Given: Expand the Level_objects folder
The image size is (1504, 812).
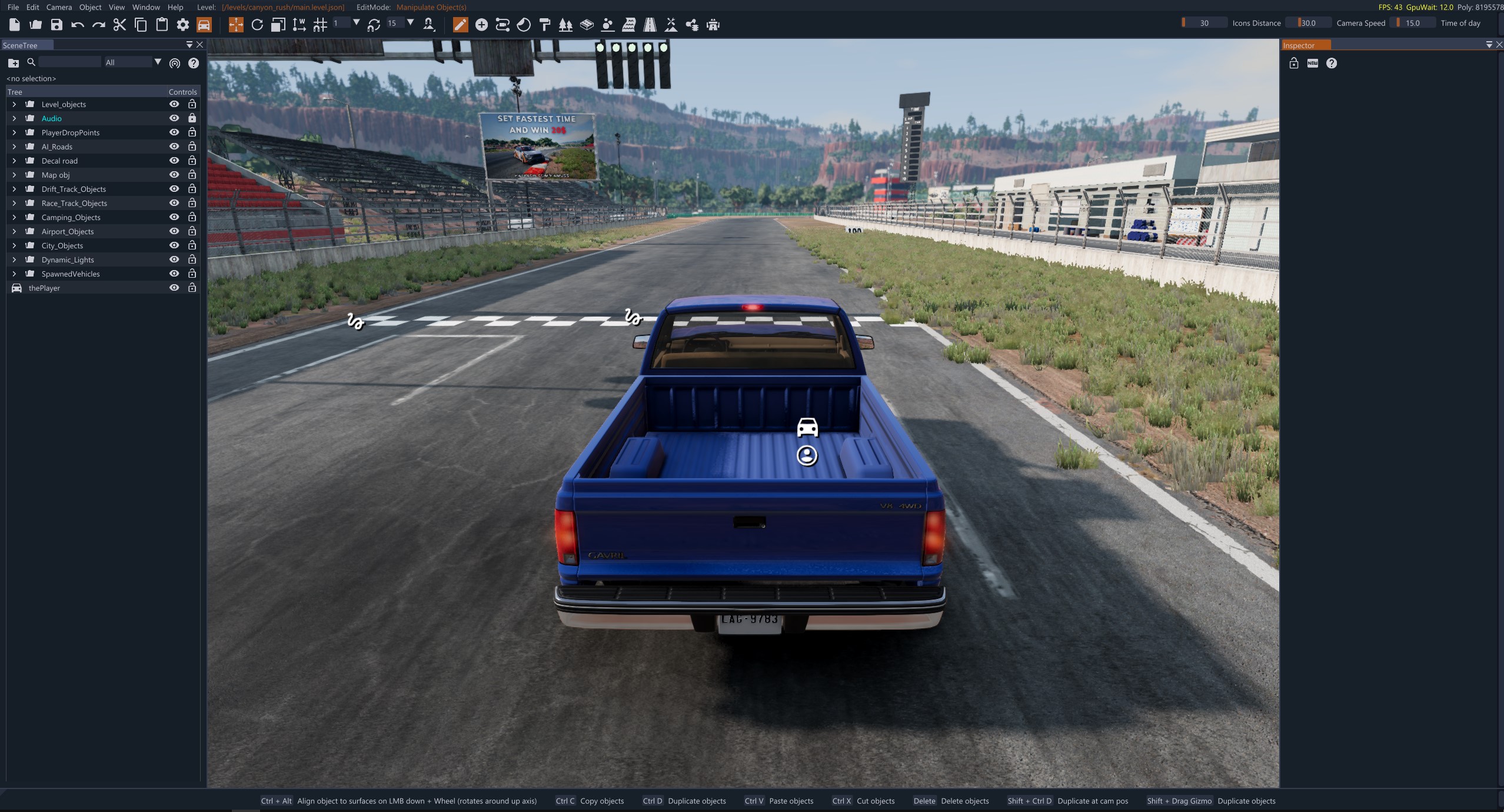Looking at the screenshot, I should click(x=14, y=104).
